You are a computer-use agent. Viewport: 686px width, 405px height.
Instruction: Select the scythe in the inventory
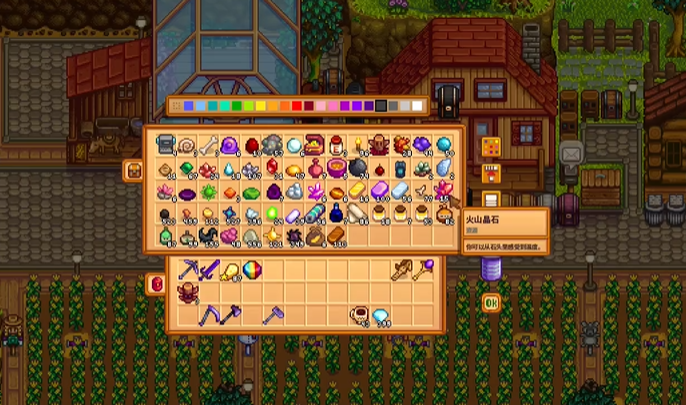(x=210, y=315)
